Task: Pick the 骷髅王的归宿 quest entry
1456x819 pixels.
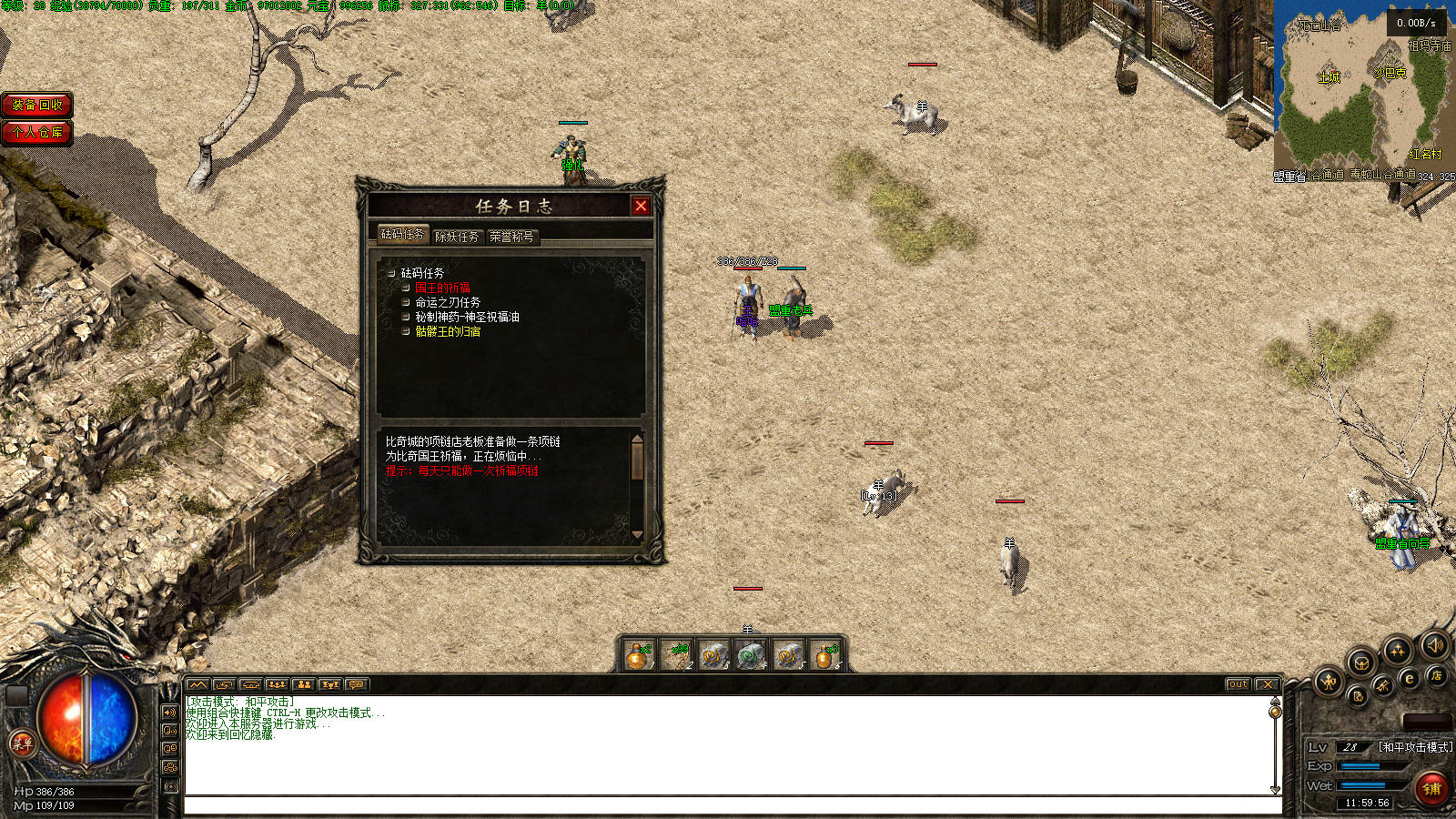Action: [448, 332]
